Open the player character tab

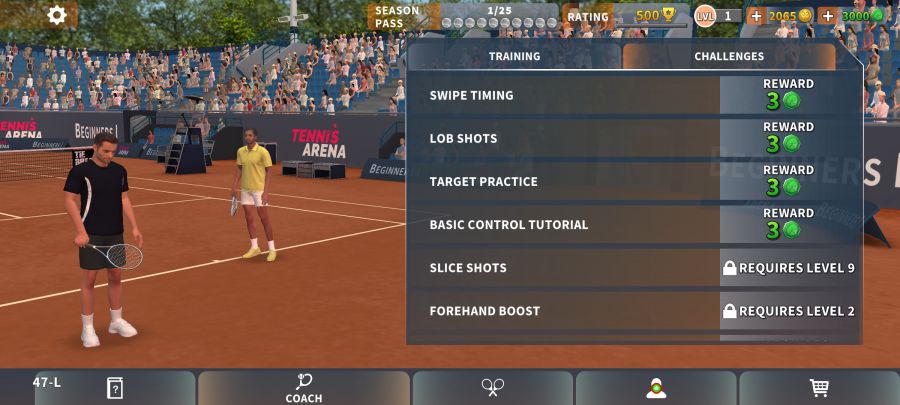pyautogui.click(x=656, y=388)
